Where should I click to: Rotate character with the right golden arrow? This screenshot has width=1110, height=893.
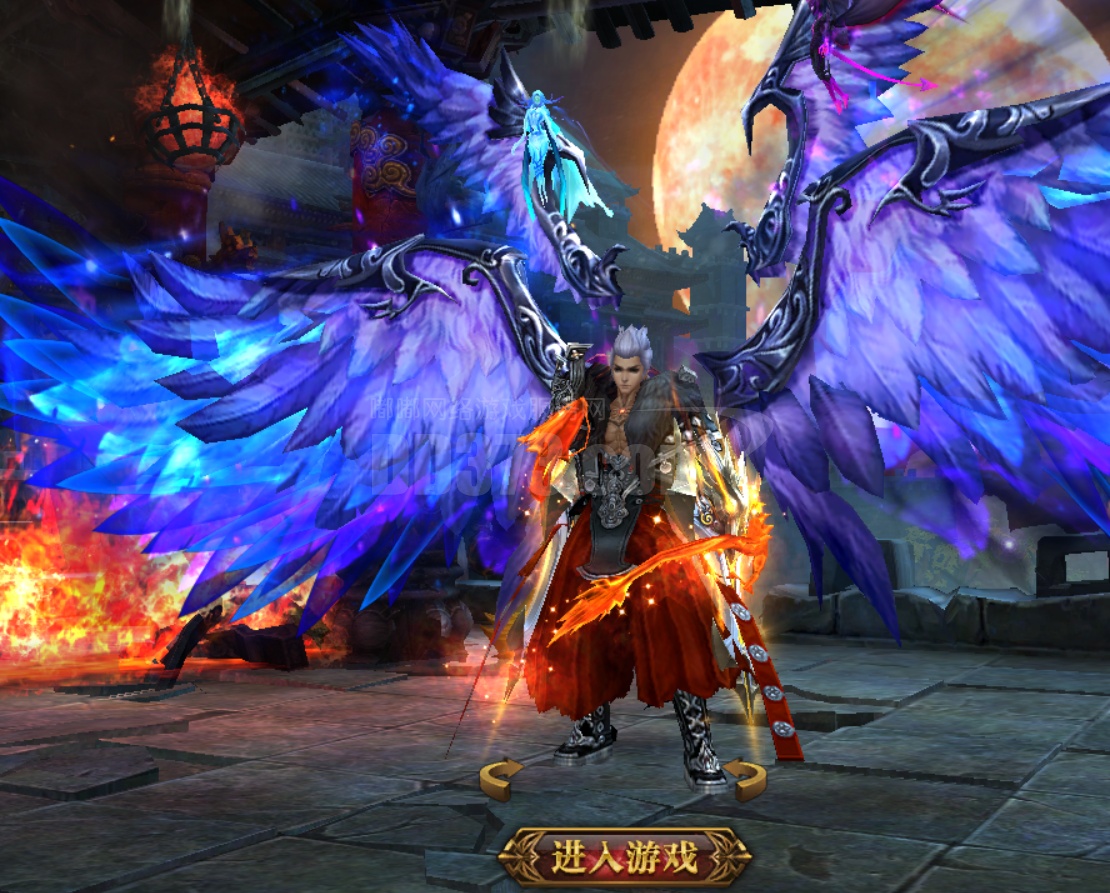tap(745, 779)
